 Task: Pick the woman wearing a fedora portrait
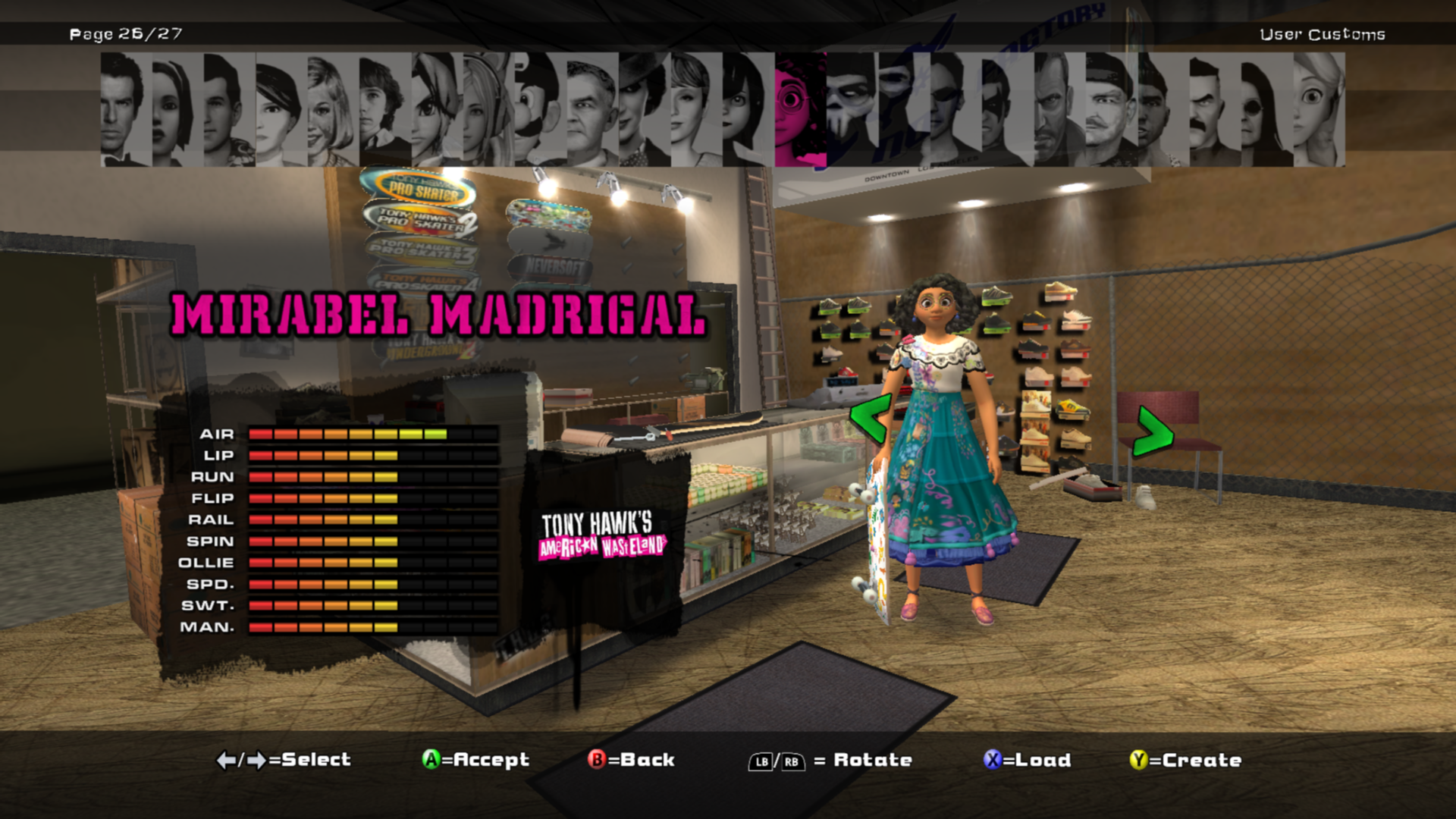[x=643, y=110]
